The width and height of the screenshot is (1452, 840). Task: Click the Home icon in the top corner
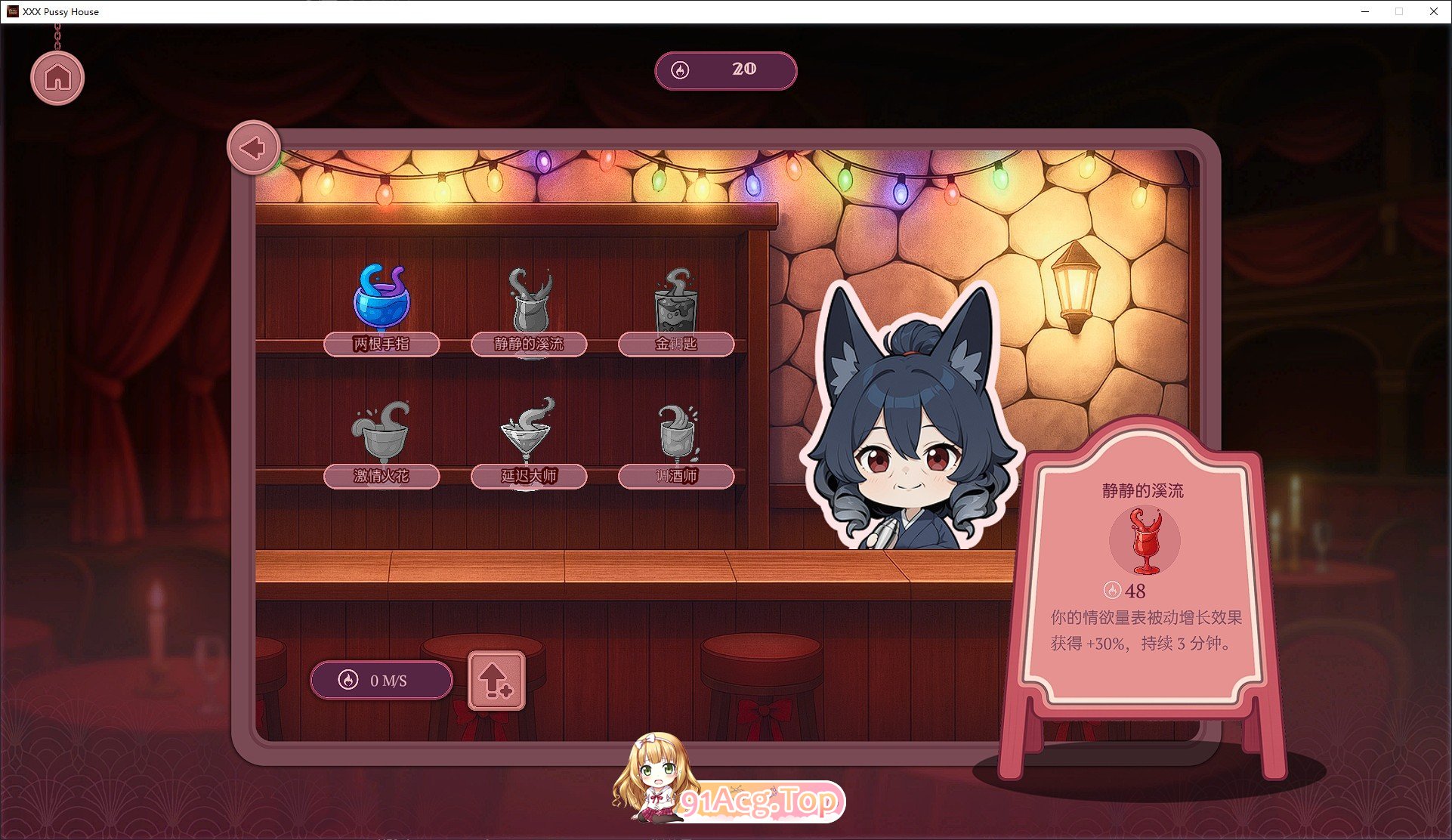57,76
